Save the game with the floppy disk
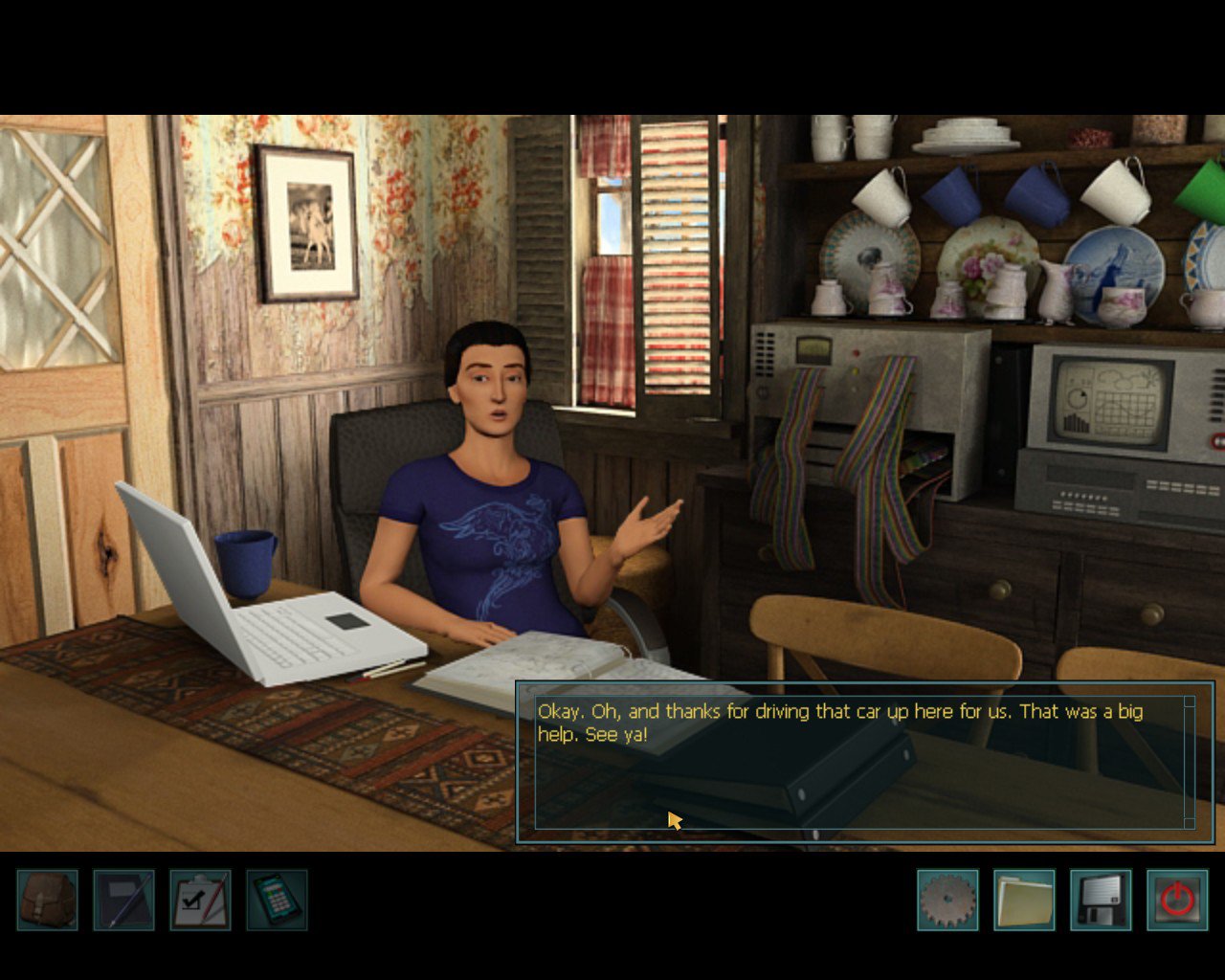Image resolution: width=1225 pixels, height=980 pixels. pos(1101,900)
